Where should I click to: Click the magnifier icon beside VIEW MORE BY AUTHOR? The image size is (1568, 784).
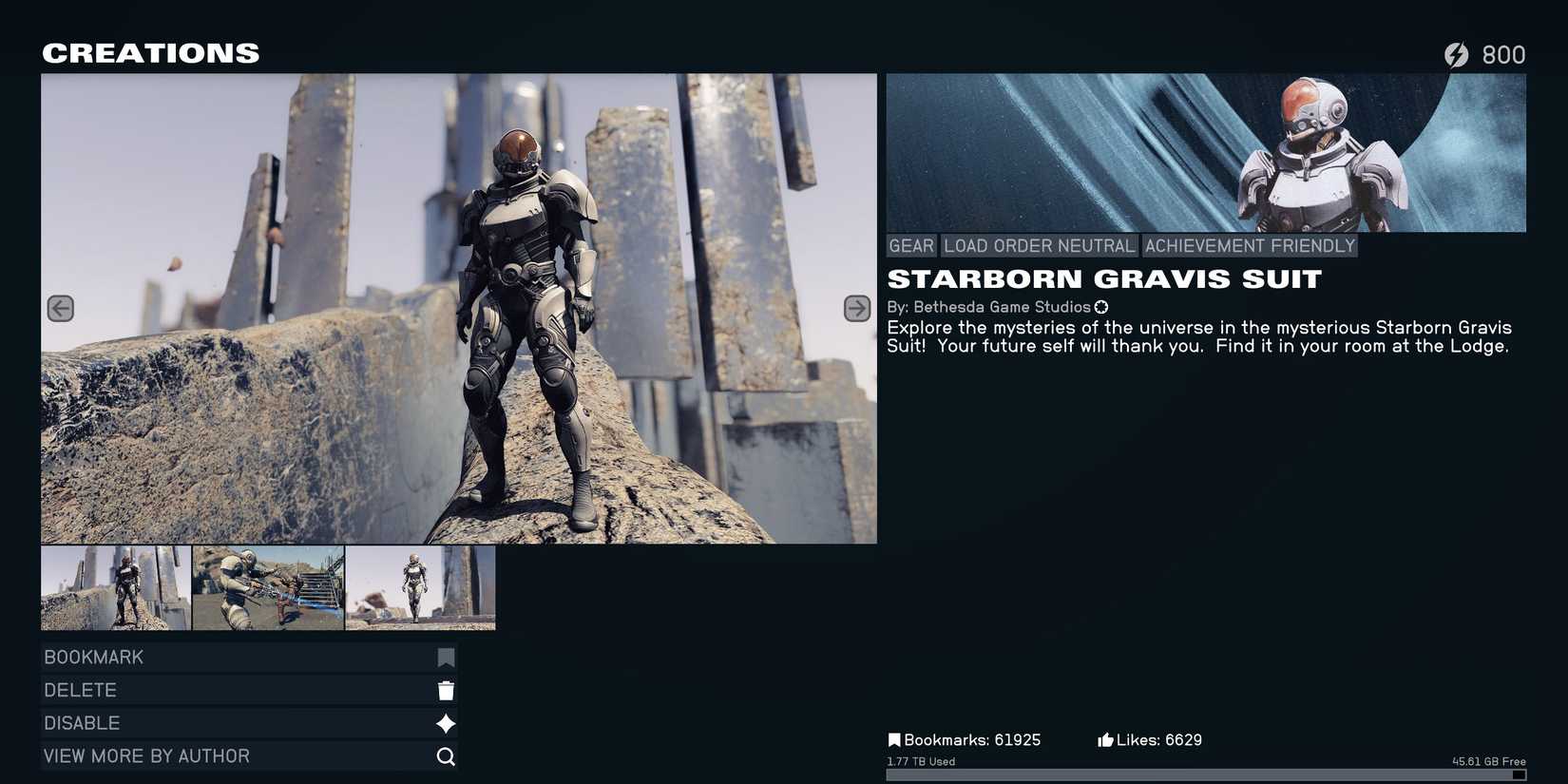[x=445, y=755]
